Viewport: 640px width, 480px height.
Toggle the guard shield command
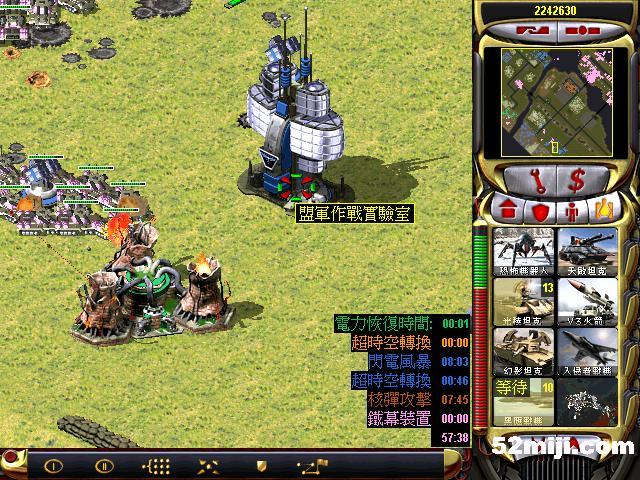[x=261, y=465]
